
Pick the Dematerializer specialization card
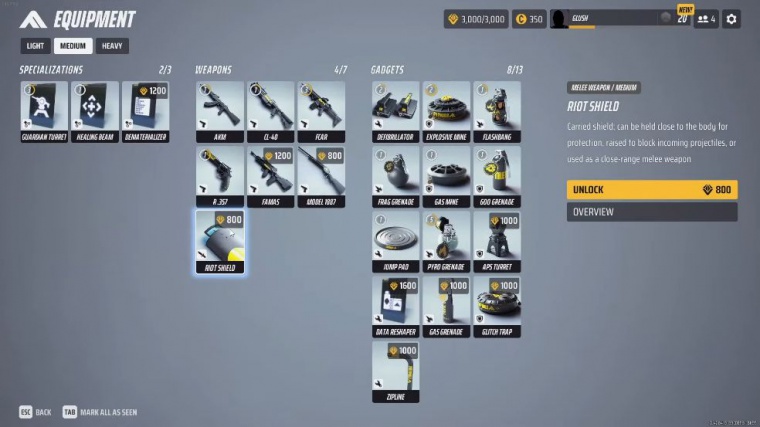pyautogui.click(x=145, y=111)
